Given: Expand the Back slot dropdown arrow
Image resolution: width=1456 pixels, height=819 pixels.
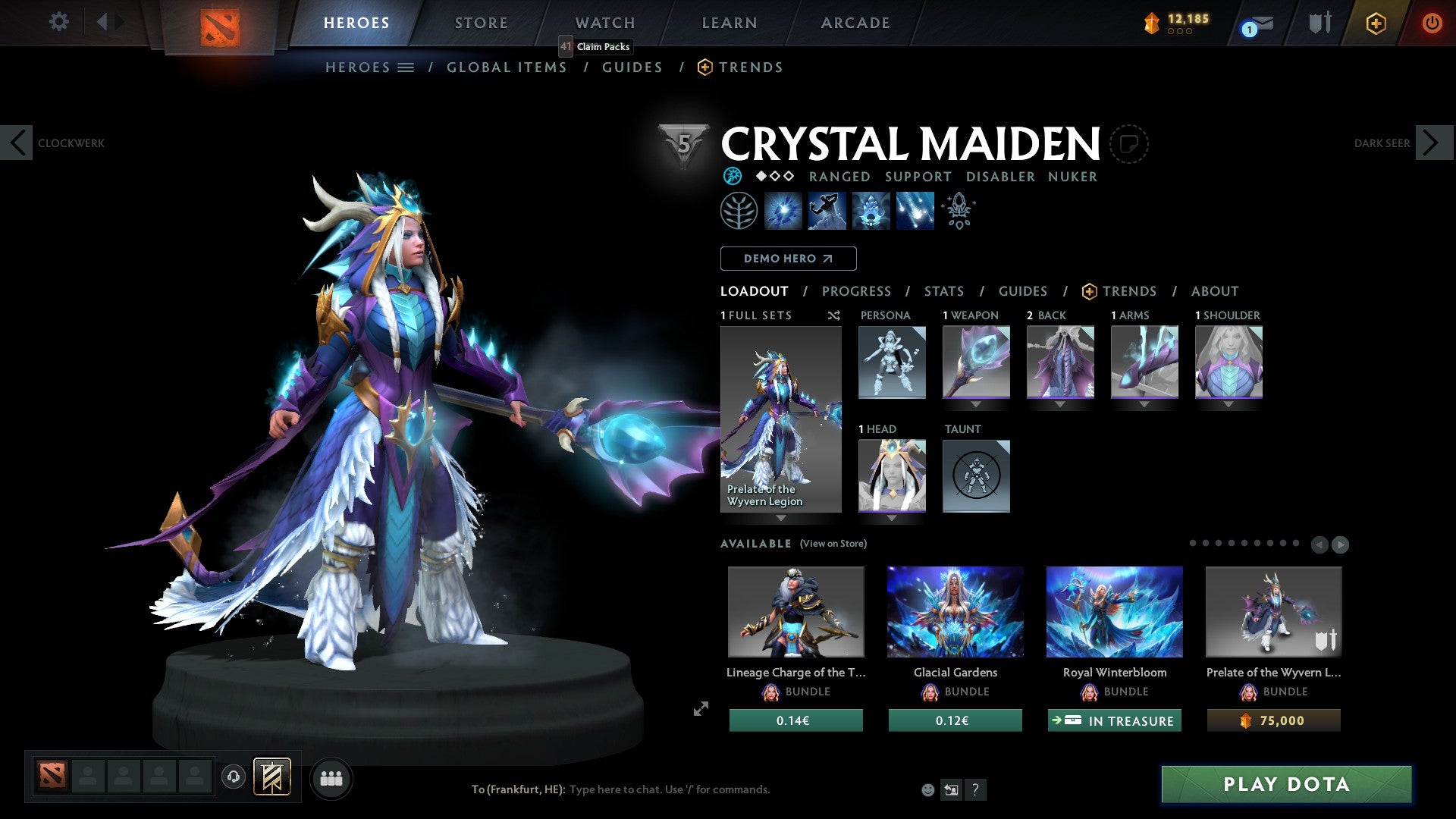Looking at the screenshot, I should coord(1060,404).
